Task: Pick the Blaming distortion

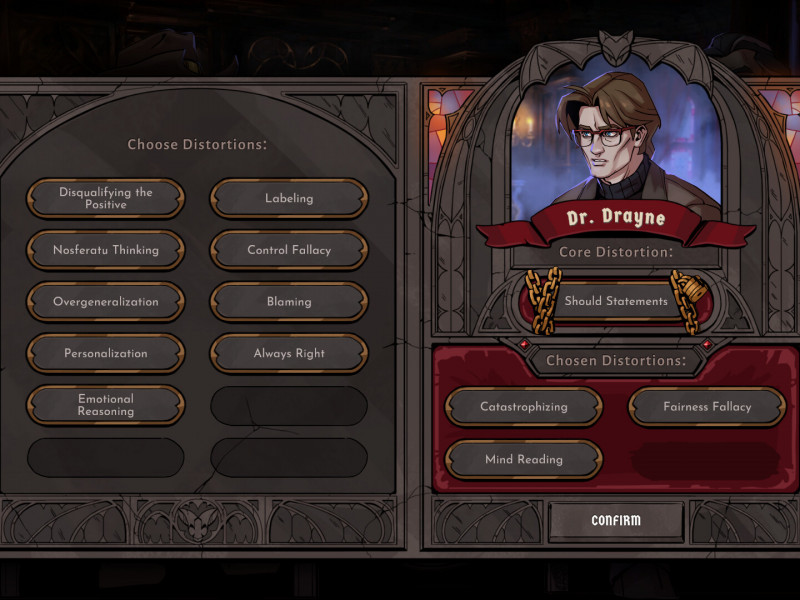Action: point(289,302)
